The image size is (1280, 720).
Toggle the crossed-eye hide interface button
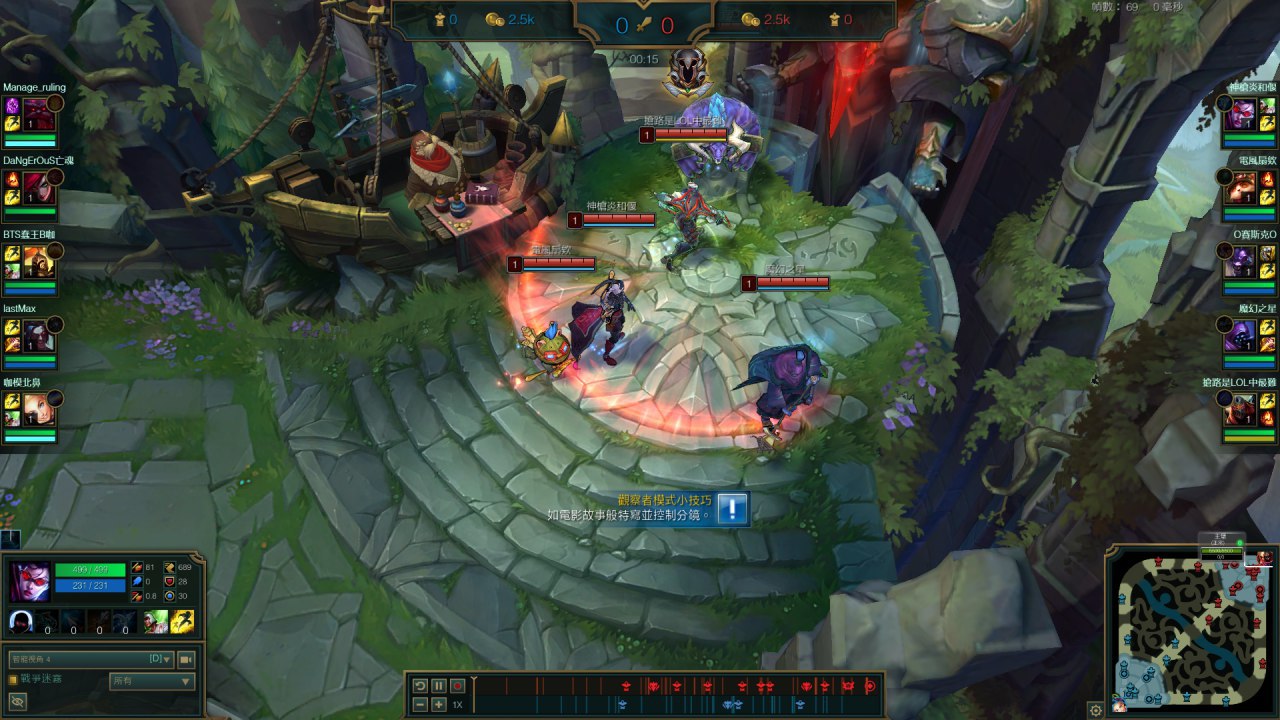click(x=17, y=702)
